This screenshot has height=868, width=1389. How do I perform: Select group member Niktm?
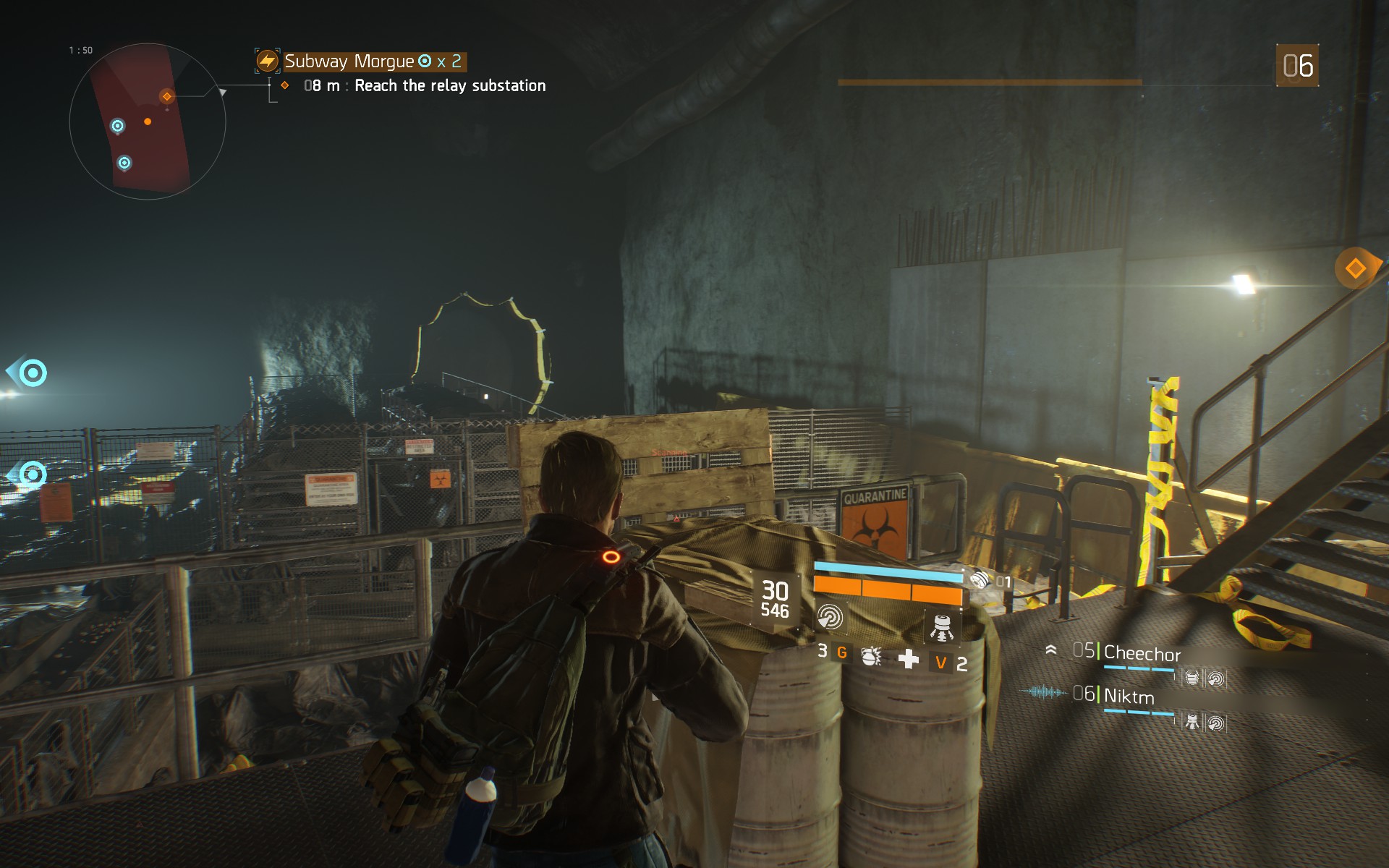(x=1129, y=697)
